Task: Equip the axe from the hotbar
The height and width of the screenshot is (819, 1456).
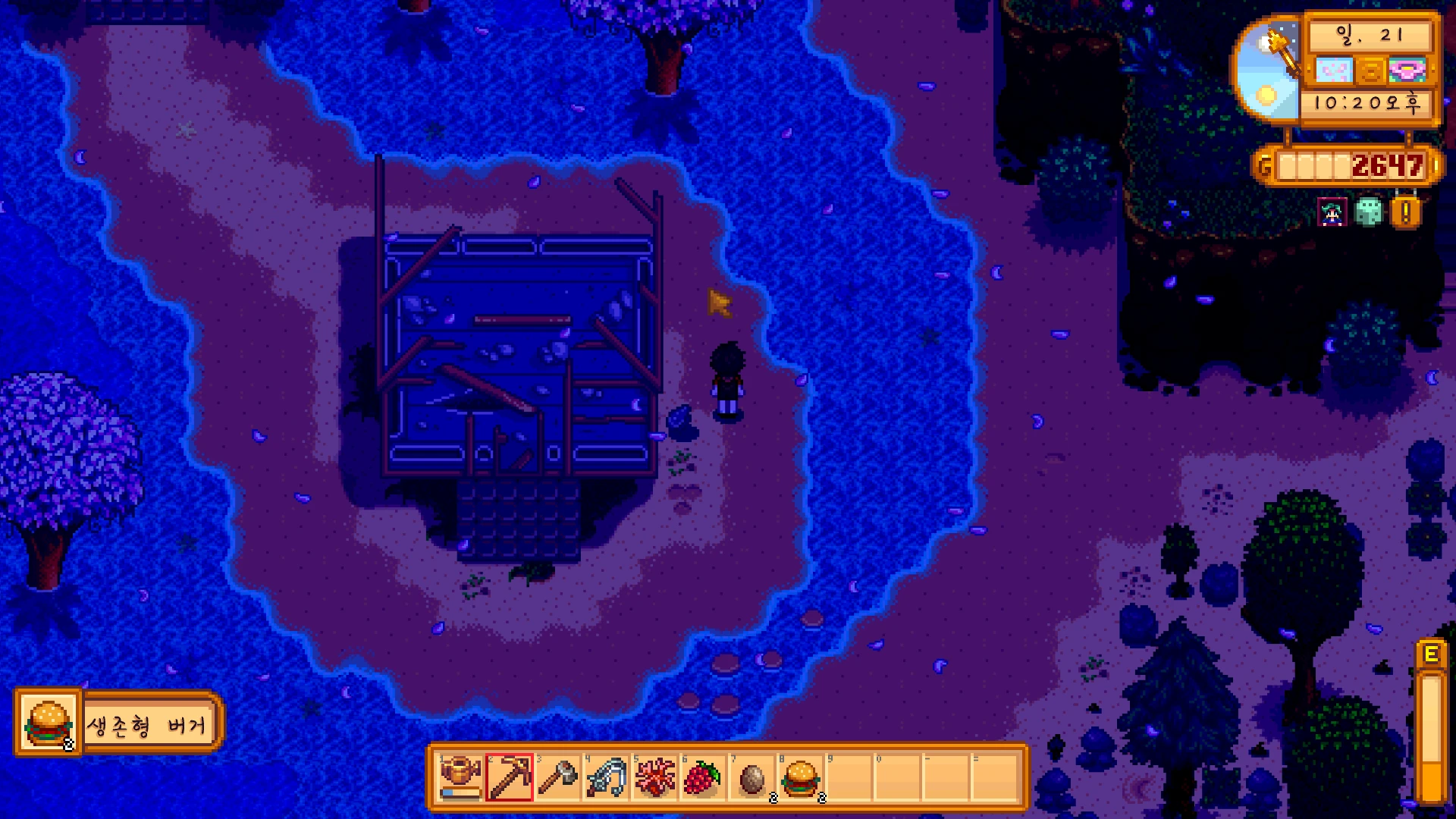Action: (558, 777)
